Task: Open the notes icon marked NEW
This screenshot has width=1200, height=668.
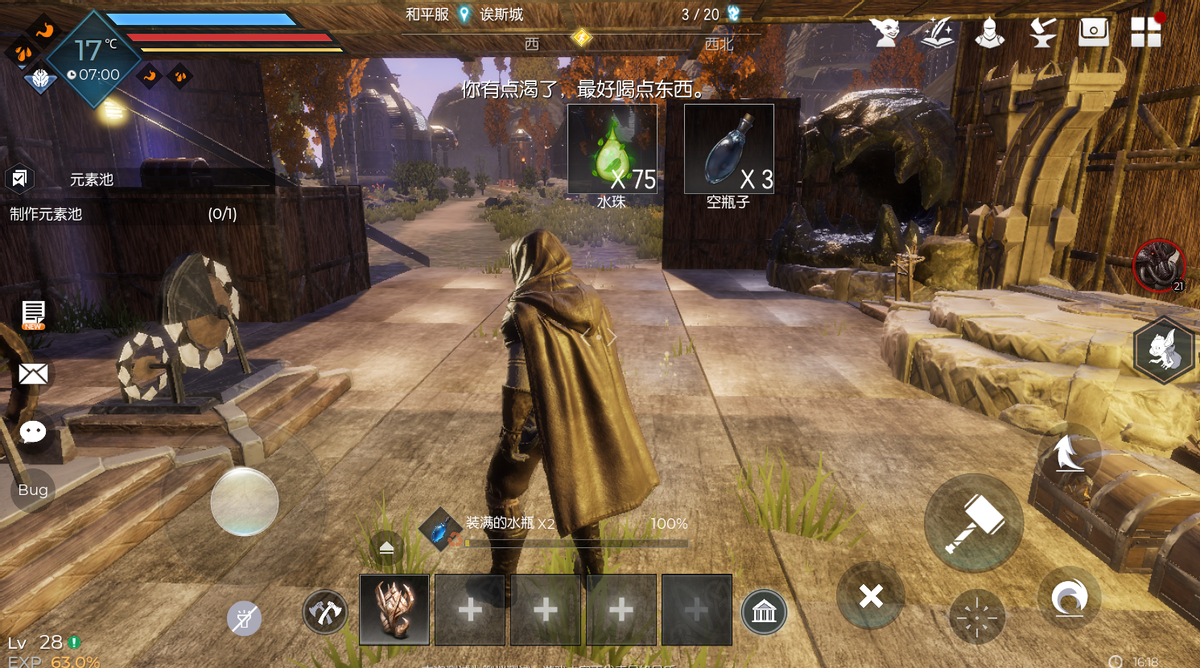Action: [x=33, y=315]
